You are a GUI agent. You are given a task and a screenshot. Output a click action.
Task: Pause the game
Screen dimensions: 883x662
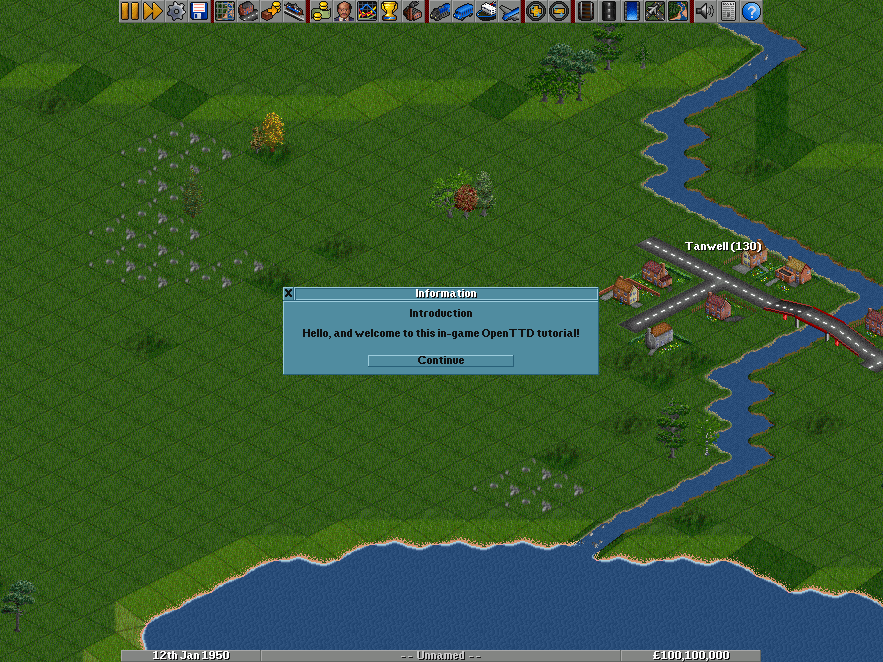[x=130, y=11]
